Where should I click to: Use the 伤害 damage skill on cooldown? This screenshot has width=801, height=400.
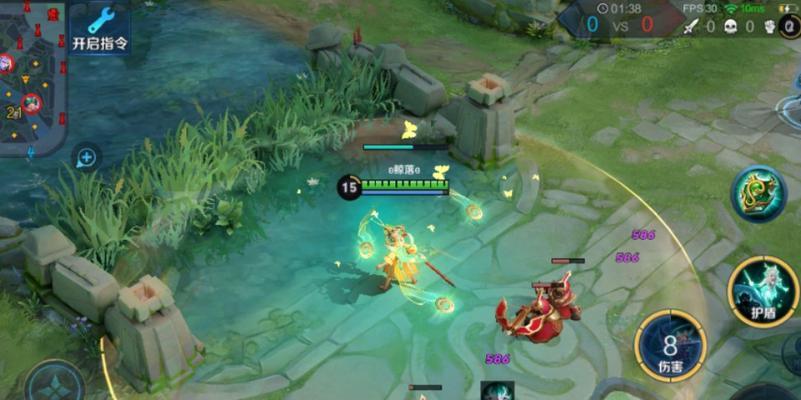668,346
